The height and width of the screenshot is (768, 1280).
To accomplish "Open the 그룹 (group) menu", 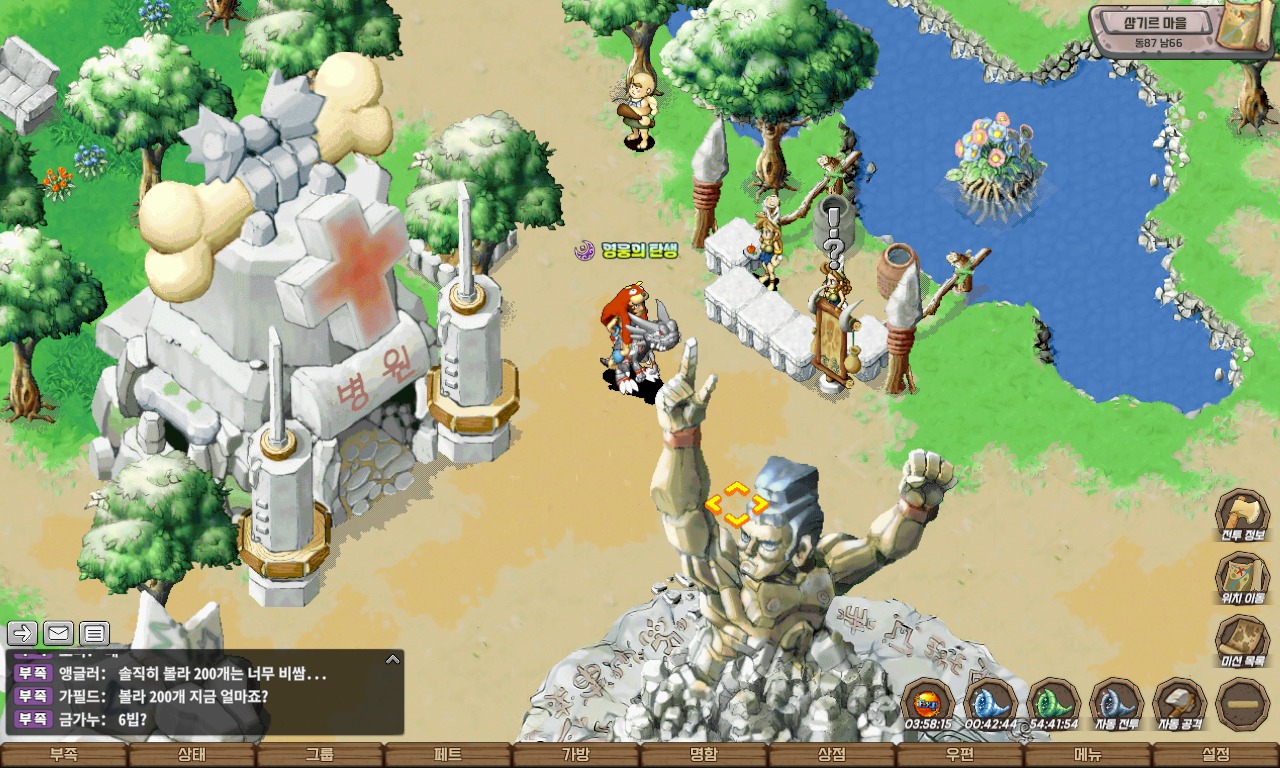I will pos(320,755).
